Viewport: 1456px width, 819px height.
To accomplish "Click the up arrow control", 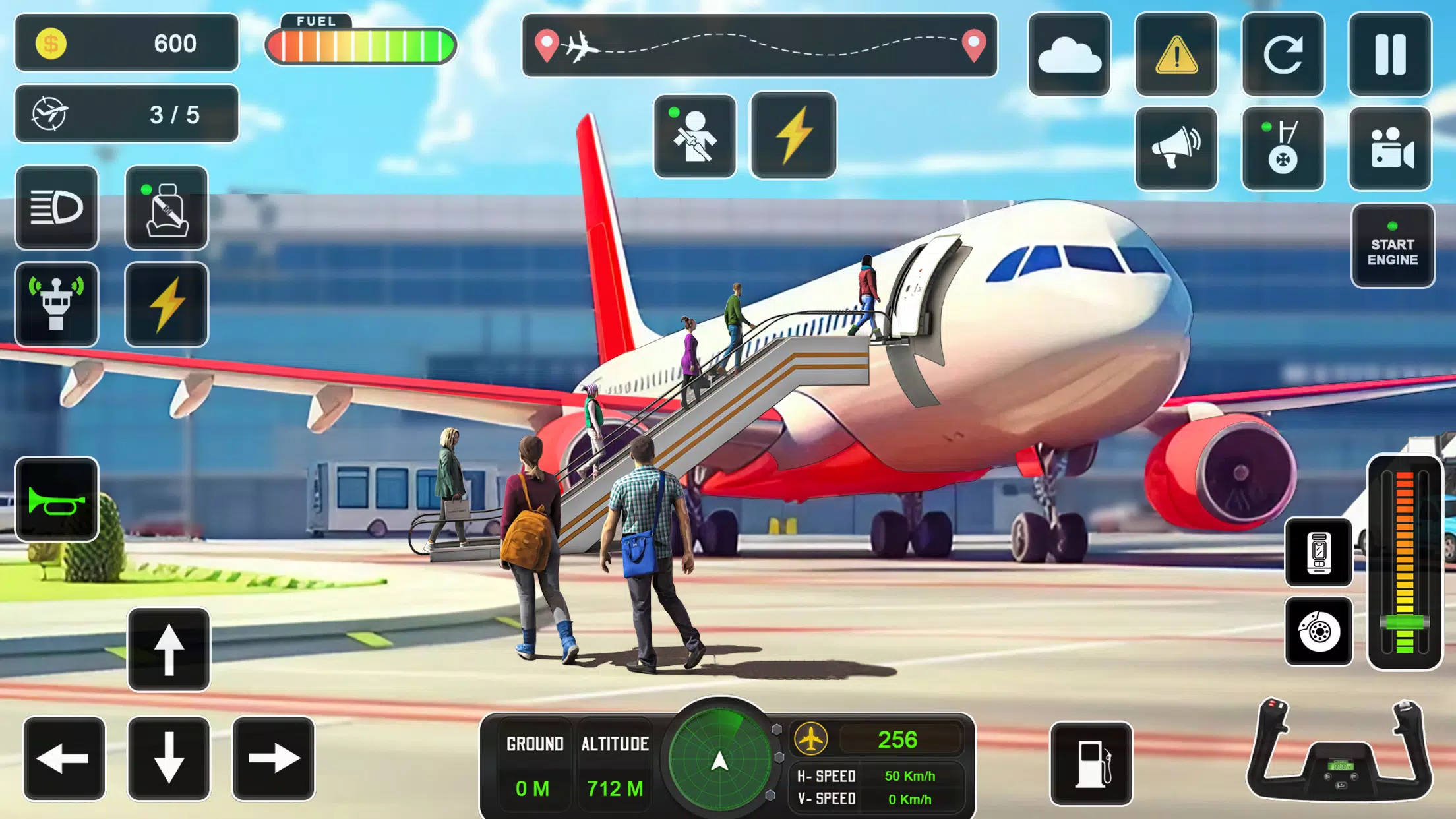I will coord(169,650).
